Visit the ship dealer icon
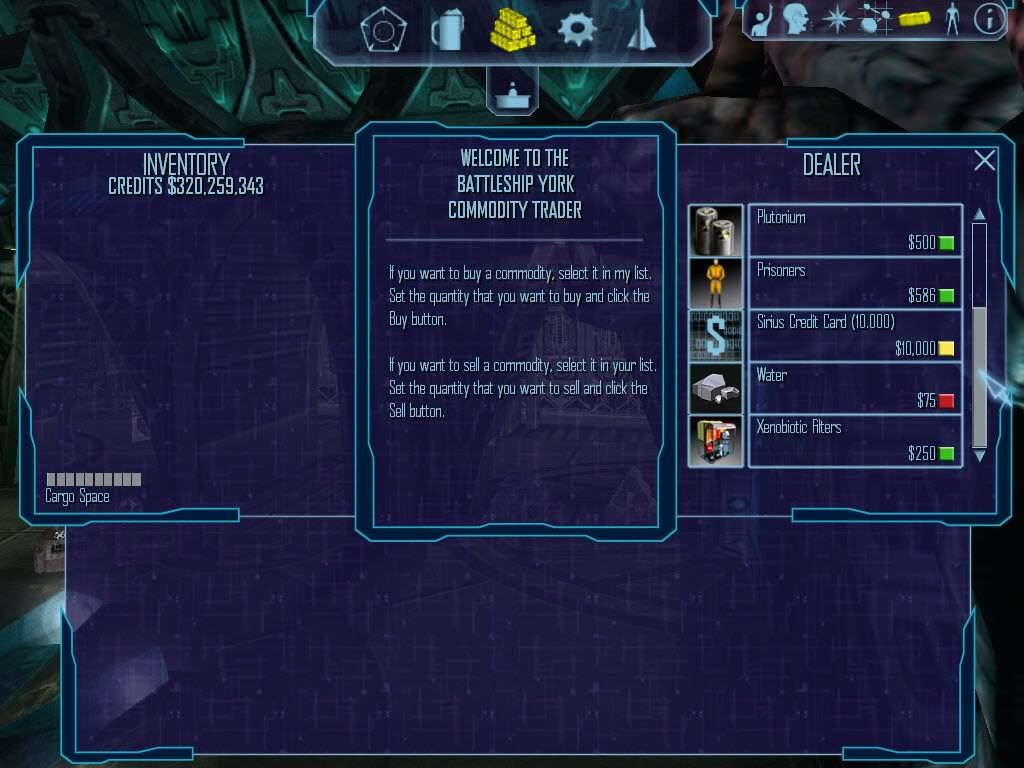1024x768 pixels. (x=640, y=32)
